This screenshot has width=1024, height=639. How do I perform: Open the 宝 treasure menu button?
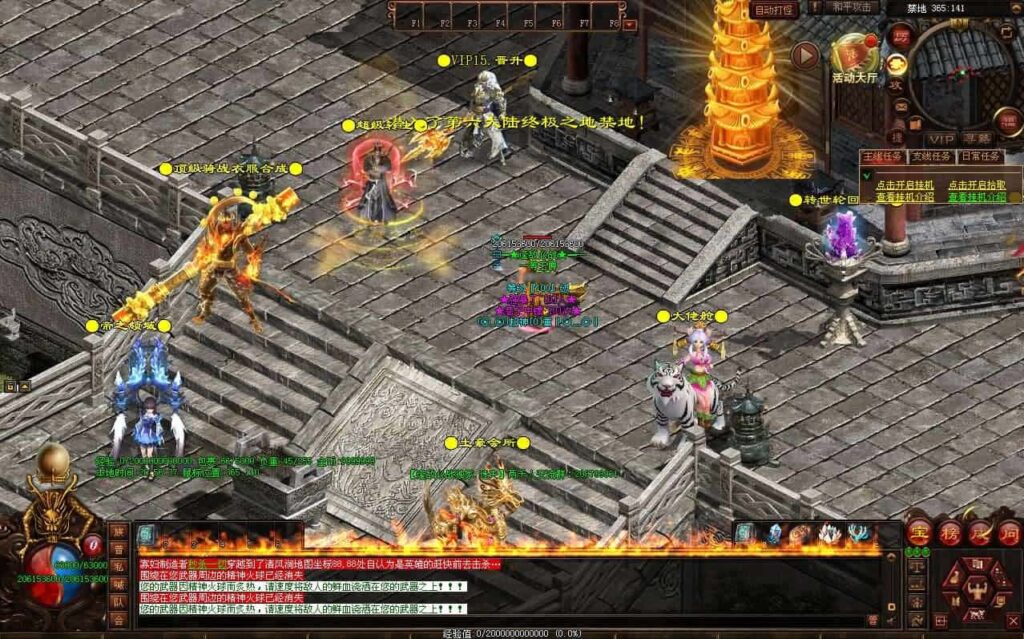pos(920,531)
